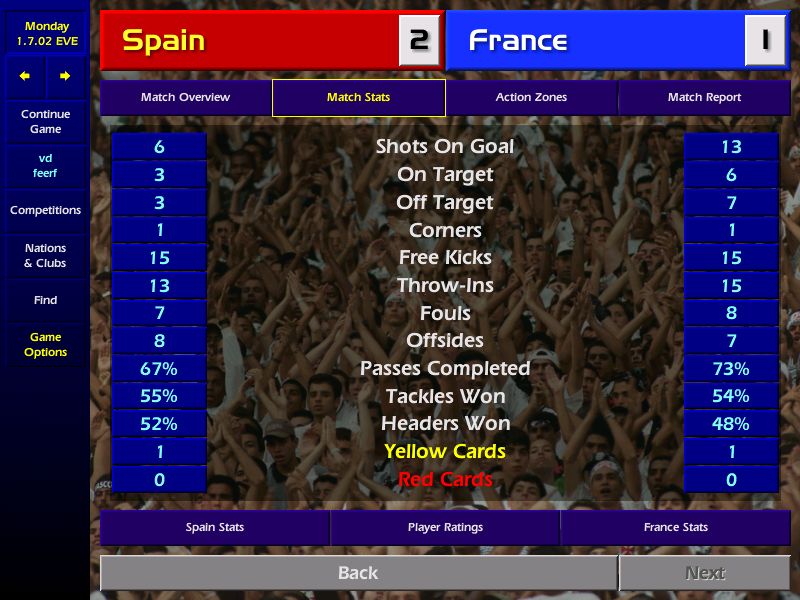
Task: Select the Match Stats tab
Action: pyautogui.click(x=358, y=98)
